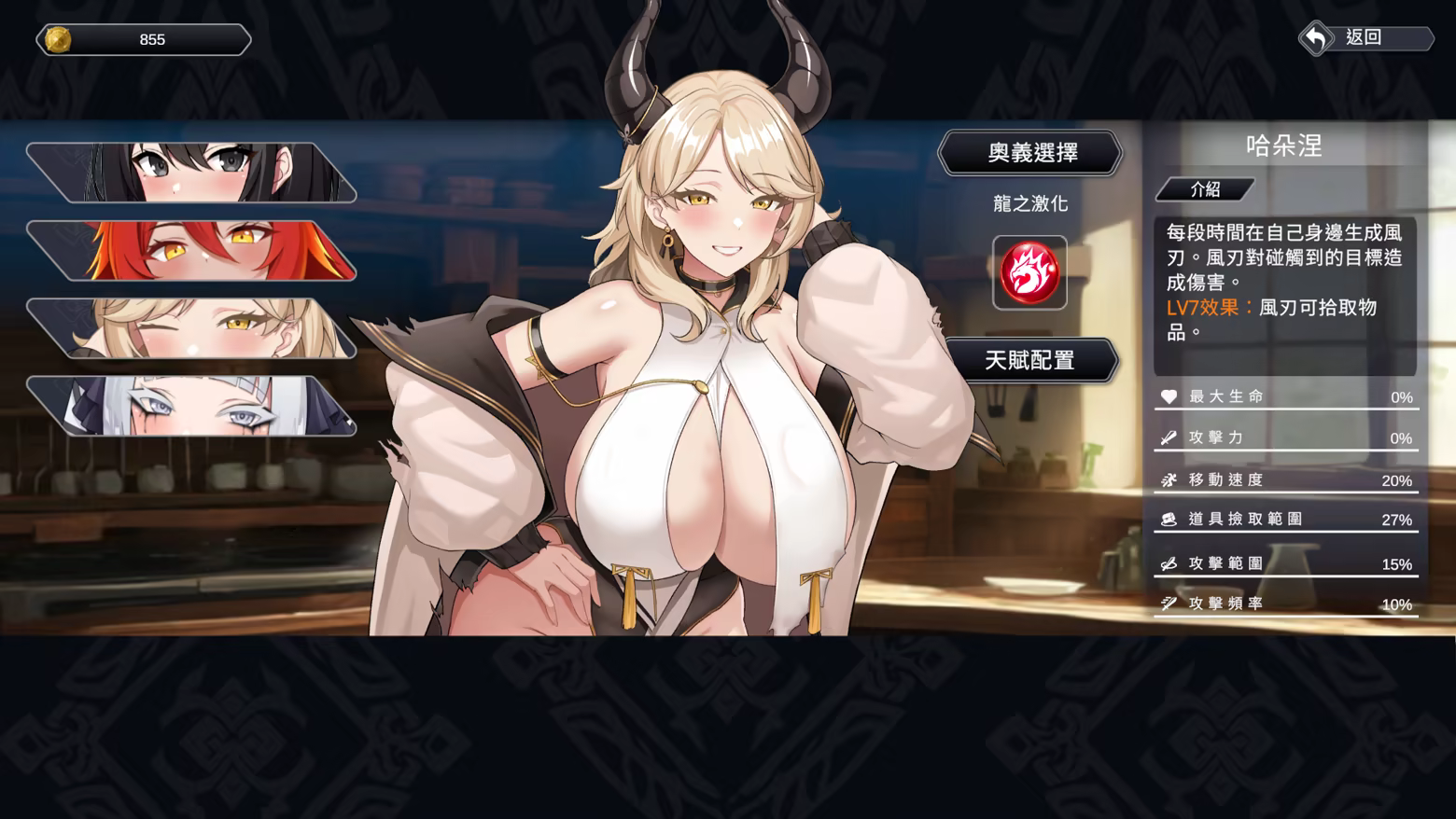This screenshot has height=819, width=1456.
Task: Open the 天賦配置 talent configuration
Action: [x=1030, y=360]
